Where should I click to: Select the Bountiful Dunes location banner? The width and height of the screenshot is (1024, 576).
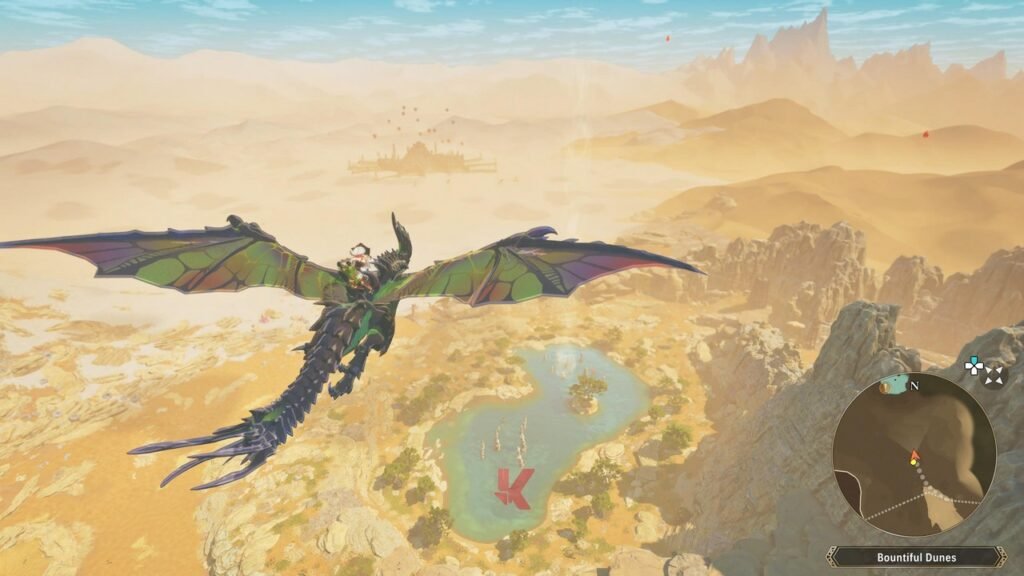pyautogui.click(x=916, y=557)
